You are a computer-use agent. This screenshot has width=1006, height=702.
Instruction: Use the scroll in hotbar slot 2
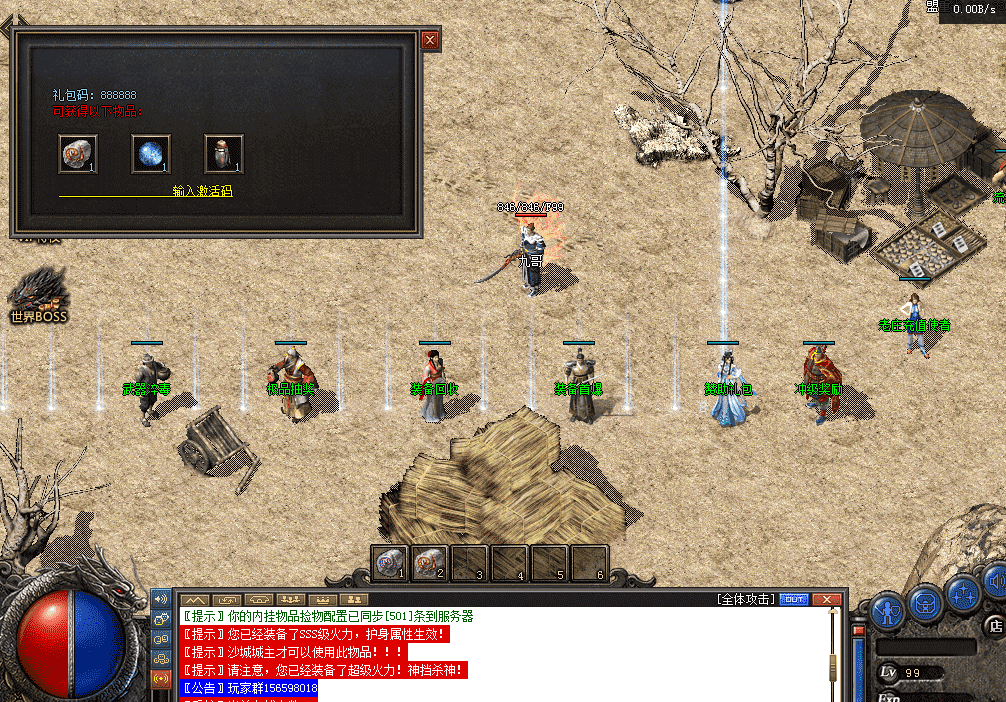(x=429, y=563)
